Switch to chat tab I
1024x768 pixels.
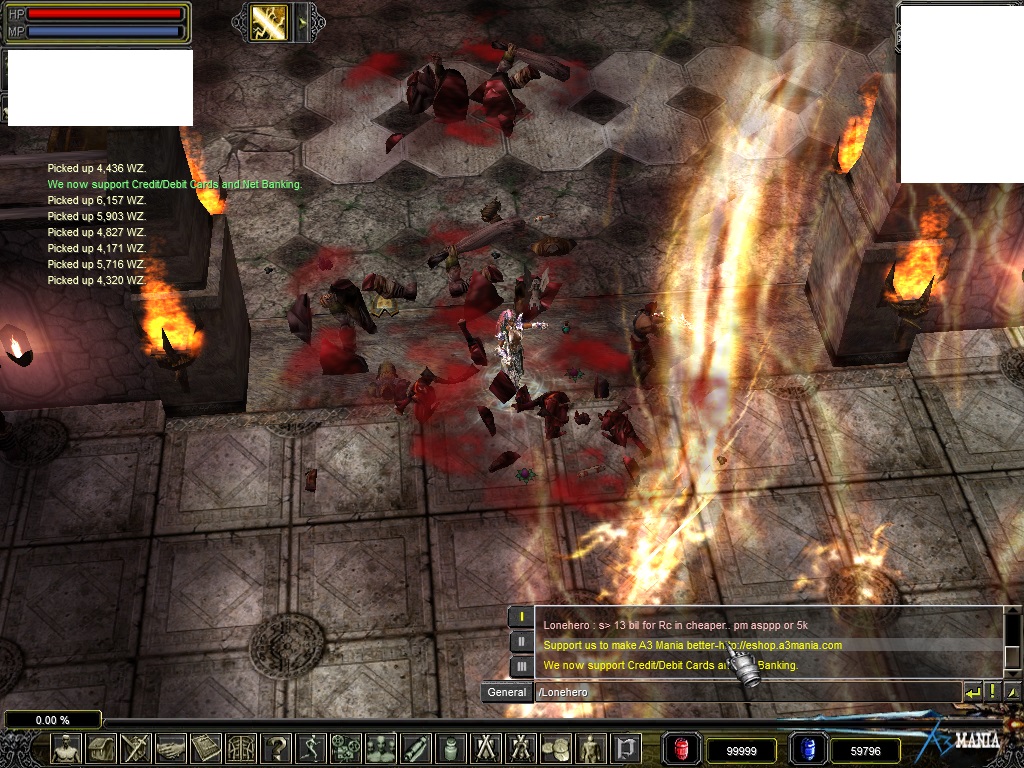click(521, 617)
